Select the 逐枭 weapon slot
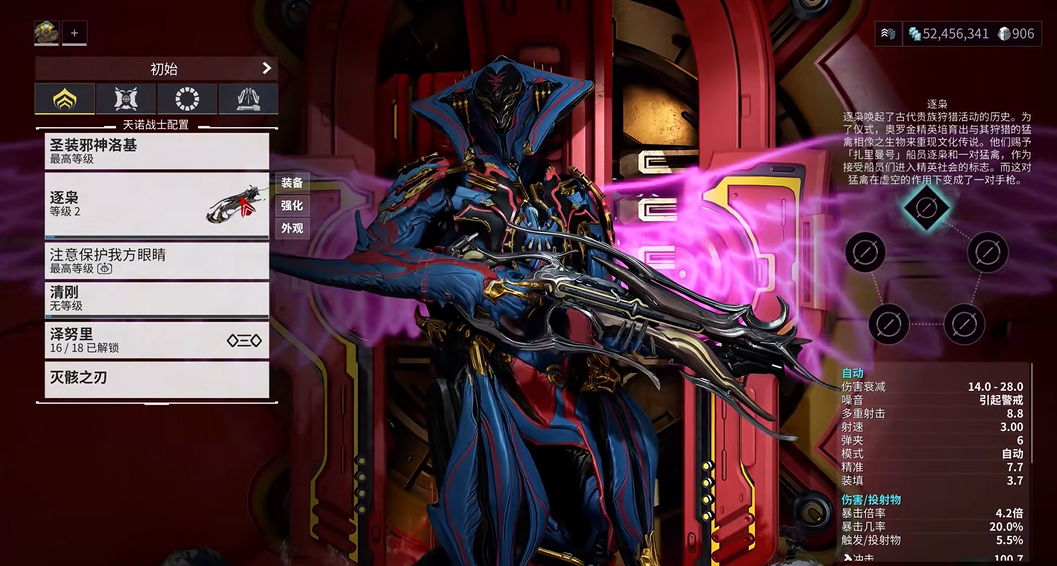Viewport: 1057px width, 566px height. click(156, 205)
